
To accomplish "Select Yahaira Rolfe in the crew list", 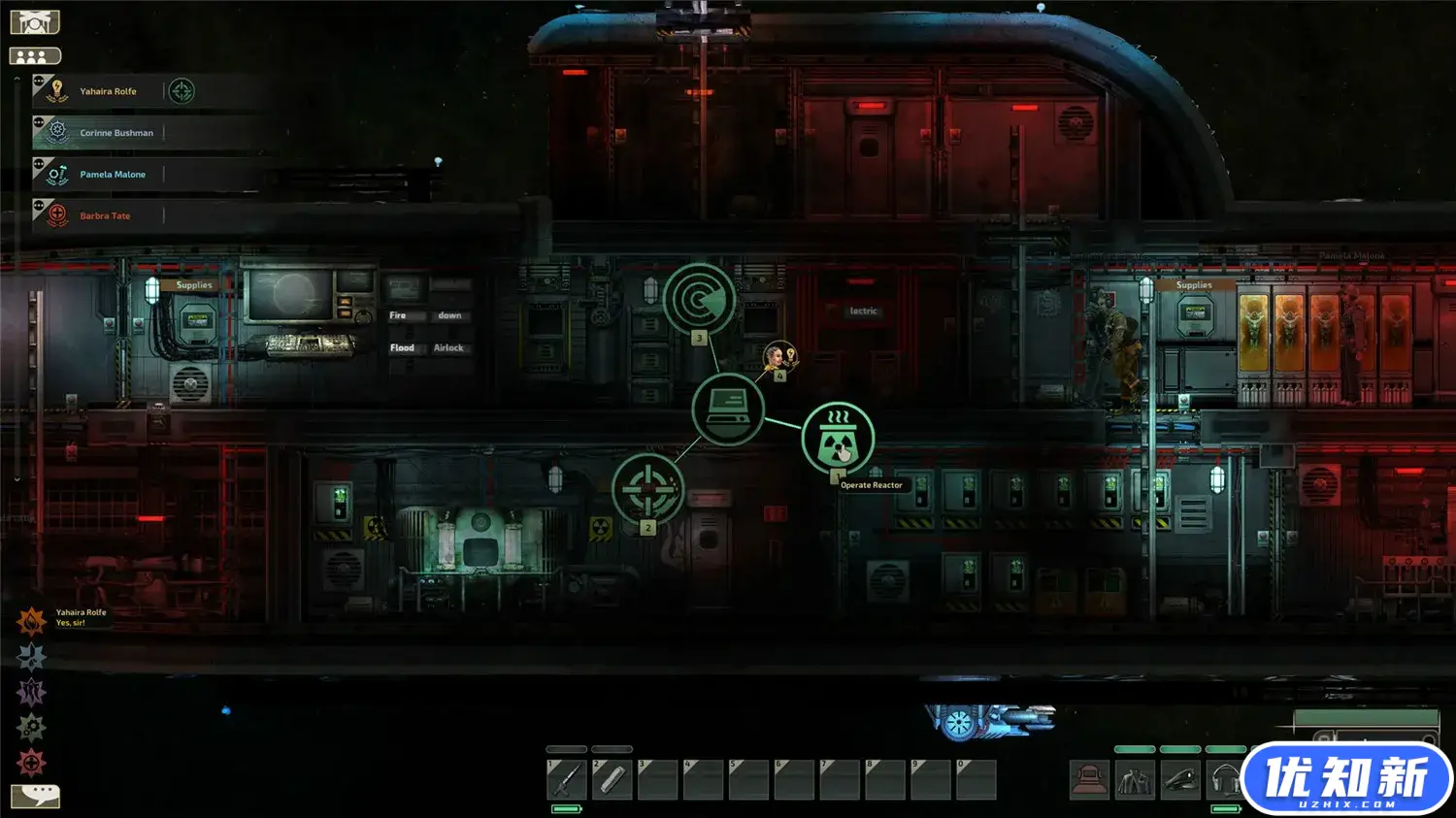I will (x=108, y=91).
